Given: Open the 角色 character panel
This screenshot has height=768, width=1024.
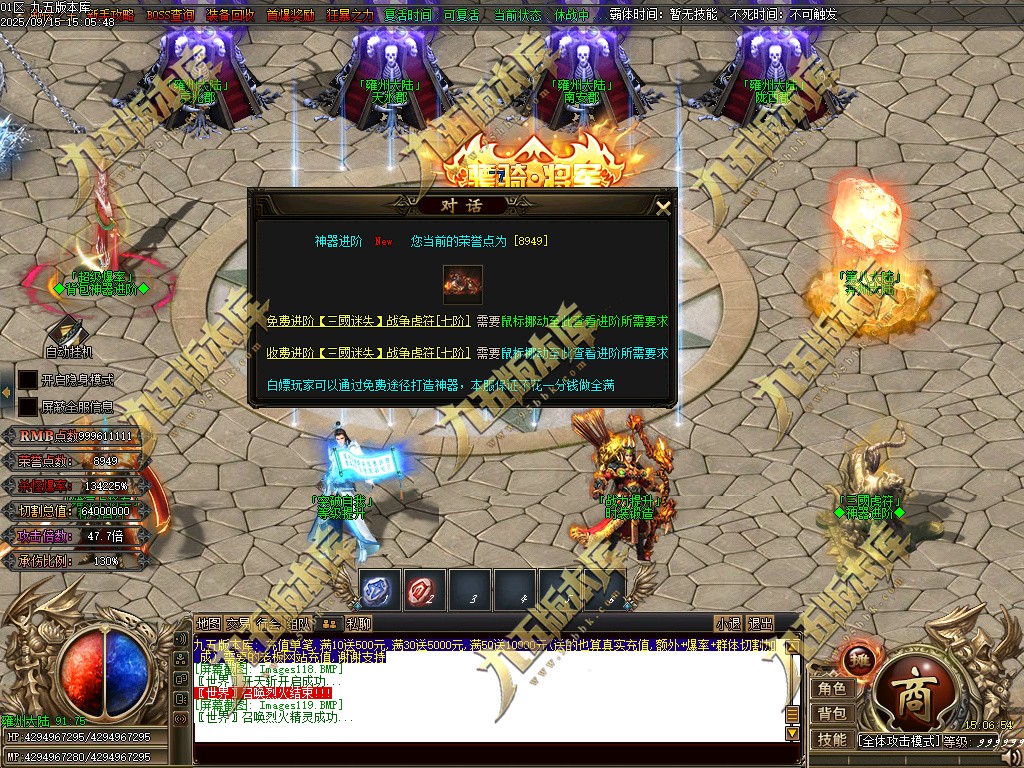Looking at the screenshot, I should coord(832,688).
